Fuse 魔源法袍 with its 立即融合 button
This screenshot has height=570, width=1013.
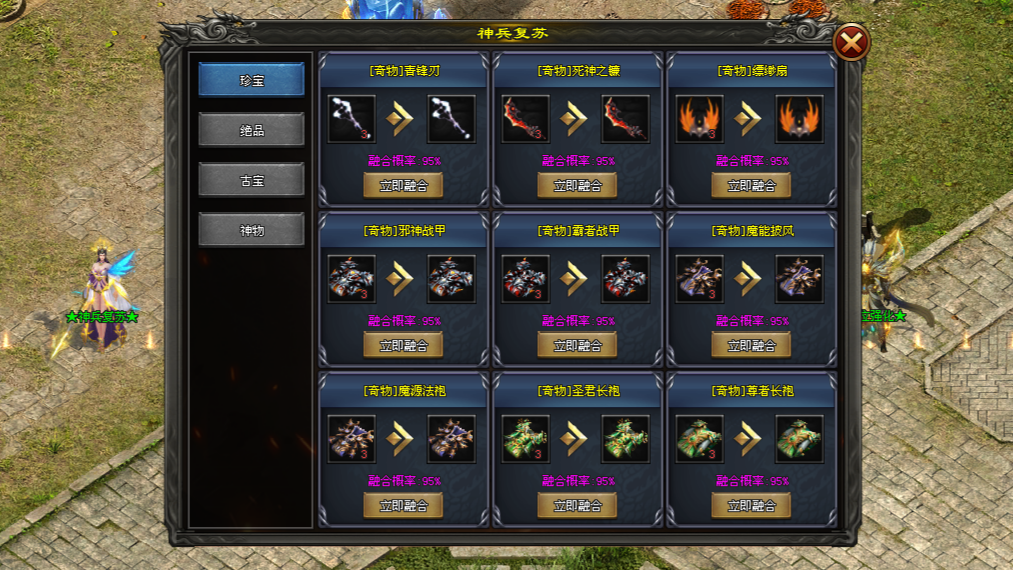click(x=403, y=505)
